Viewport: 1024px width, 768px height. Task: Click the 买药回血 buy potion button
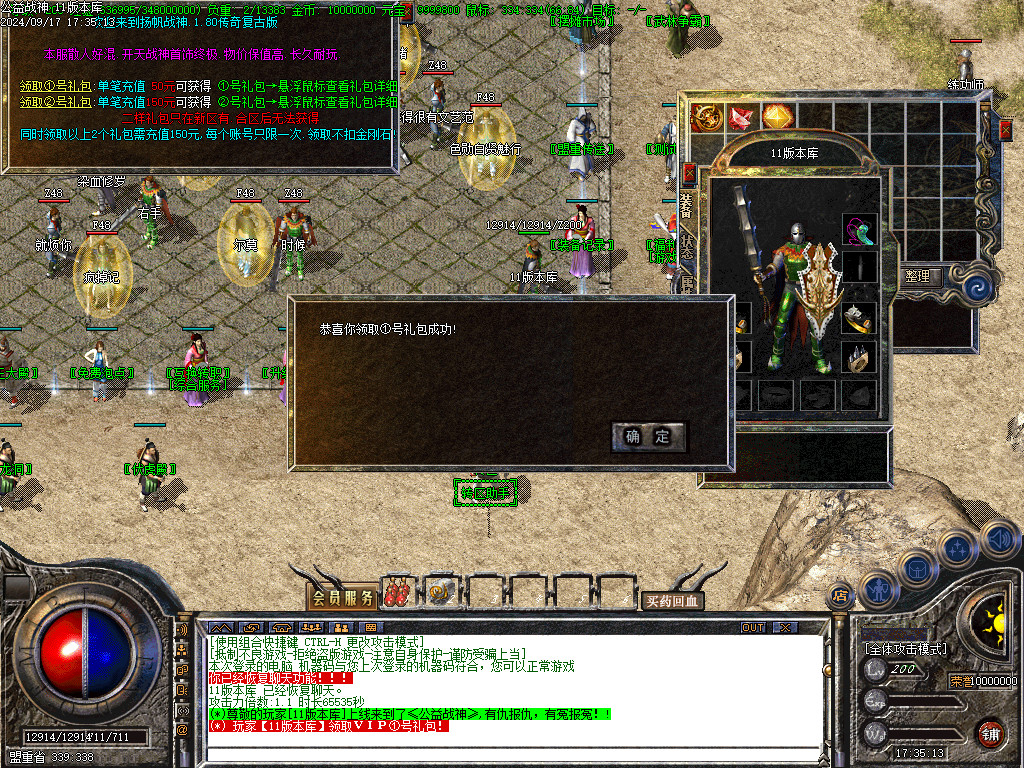coord(672,601)
